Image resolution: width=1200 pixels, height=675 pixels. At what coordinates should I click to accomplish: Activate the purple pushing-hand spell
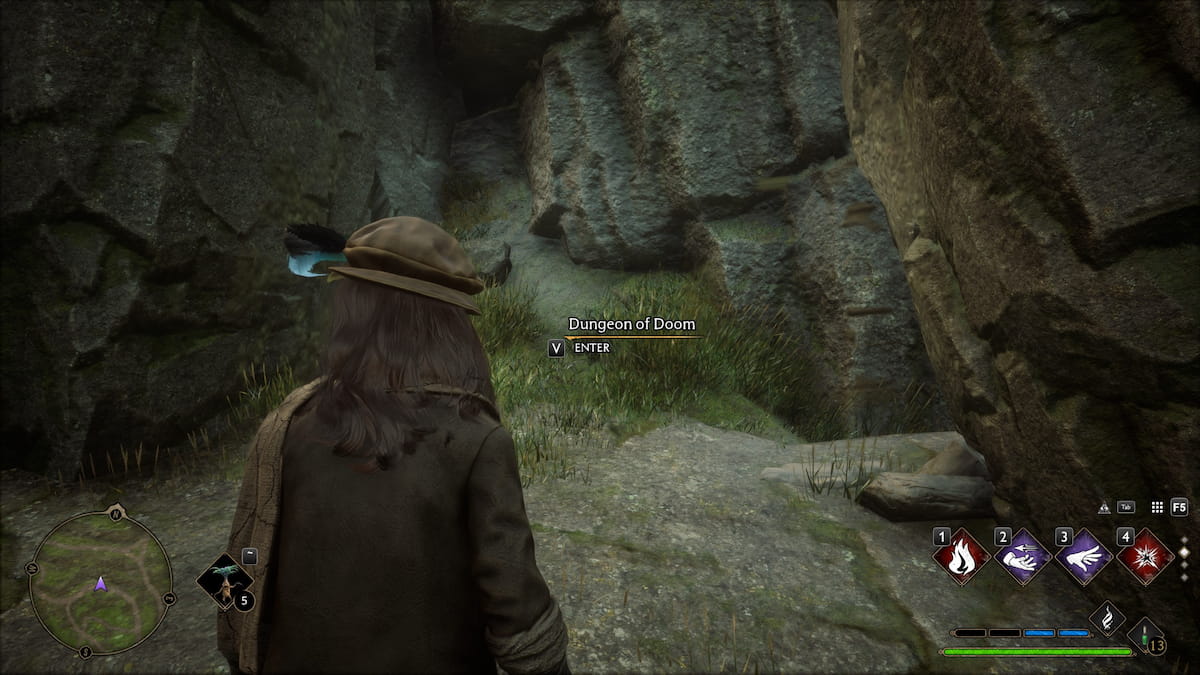click(x=1023, y=556)
